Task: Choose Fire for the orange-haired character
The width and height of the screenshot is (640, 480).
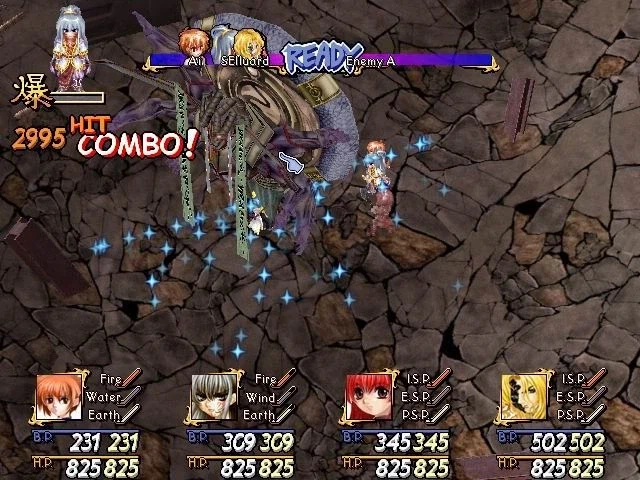Action: [x=112, y=379]
